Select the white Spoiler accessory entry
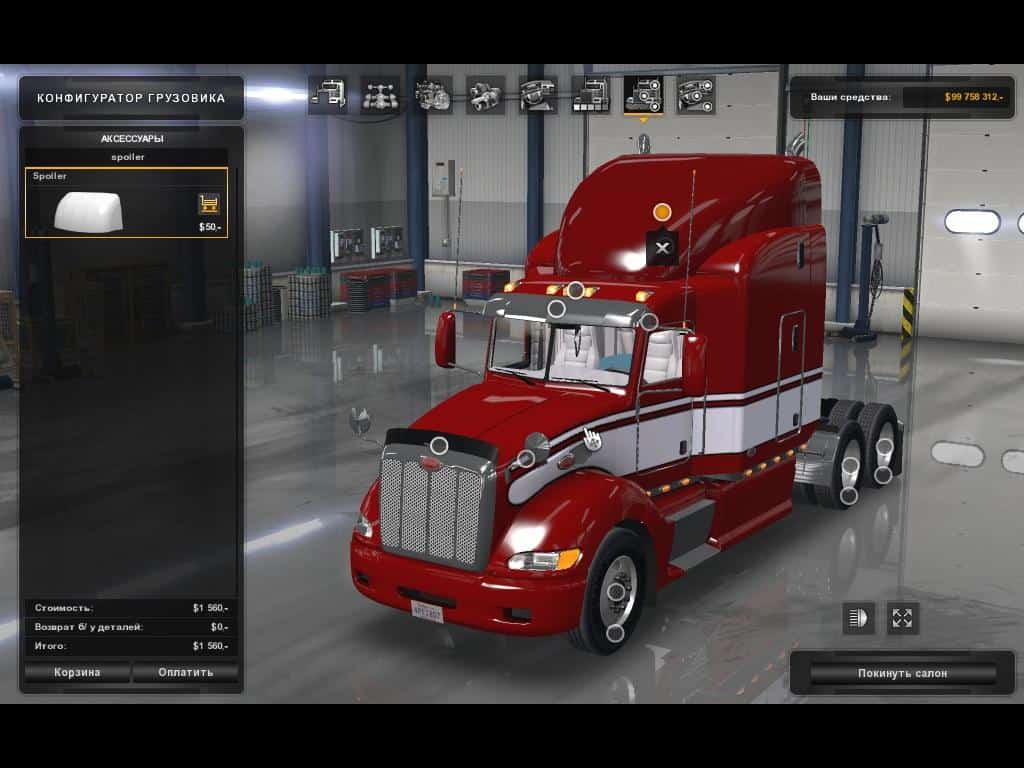The image size is (1024, 768). tap(110, 204)
